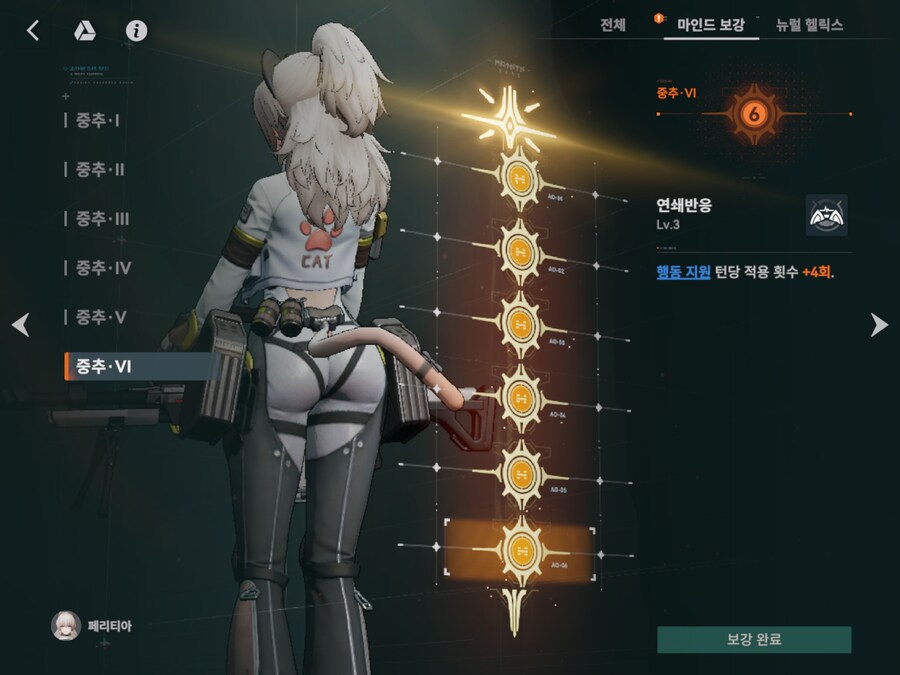This screenshot has height=675, width=900.
Task: Click the 보강 완료 button
Action: (x=754, y=640)
